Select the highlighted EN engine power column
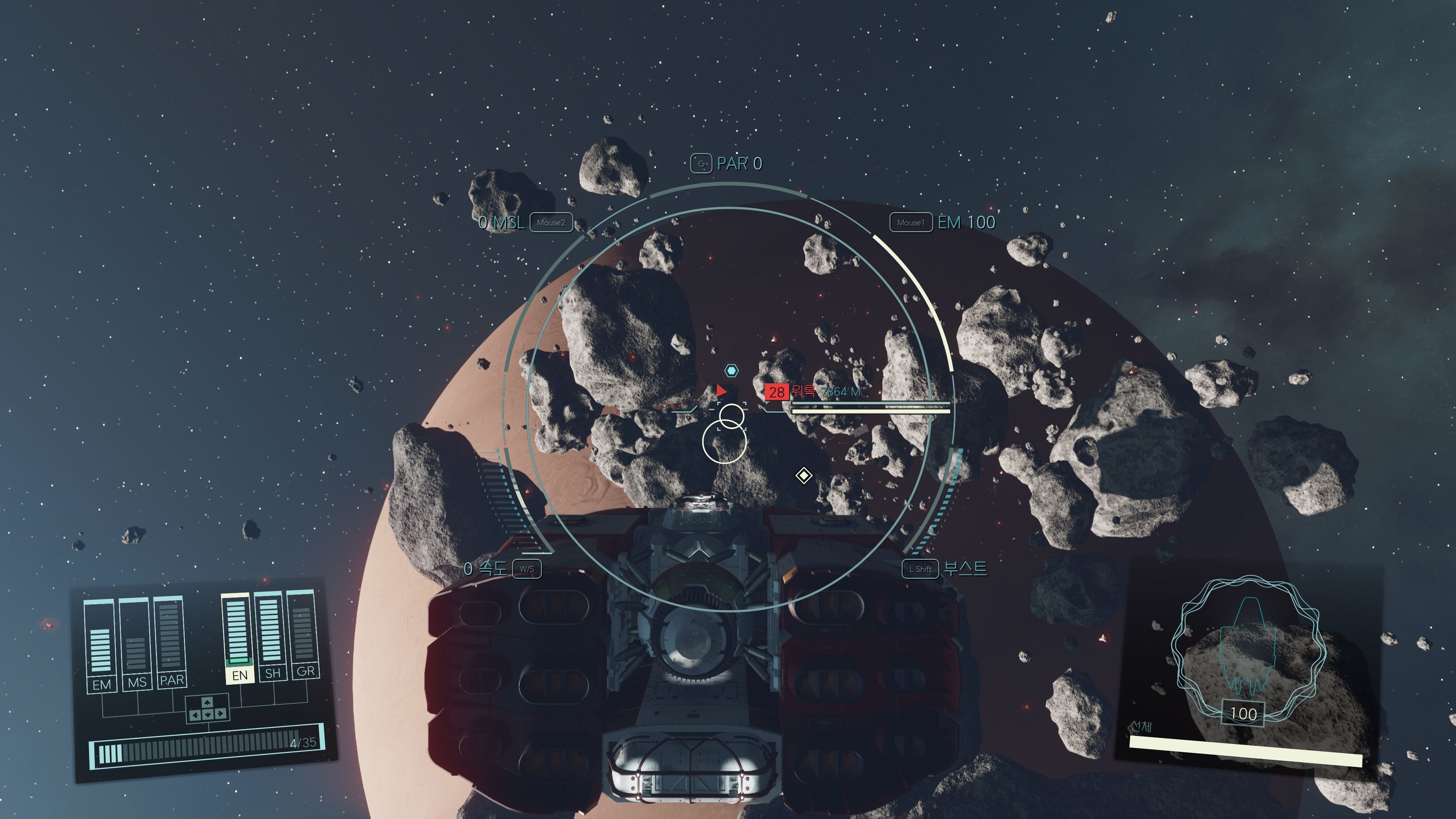The width and height of the screenshot is (1456, 819). [x=237, y=636]
